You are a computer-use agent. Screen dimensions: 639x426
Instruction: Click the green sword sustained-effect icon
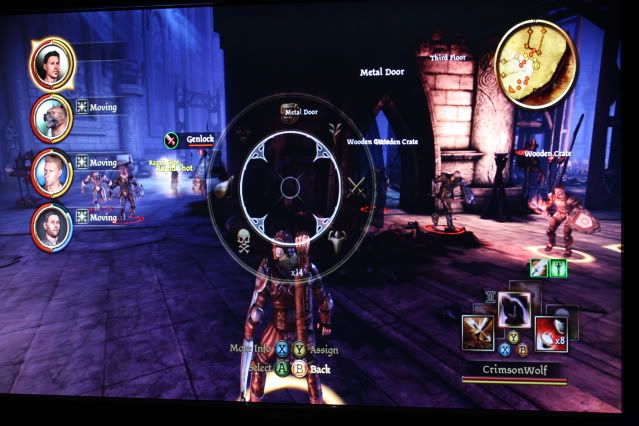click(x=538, y=268)
